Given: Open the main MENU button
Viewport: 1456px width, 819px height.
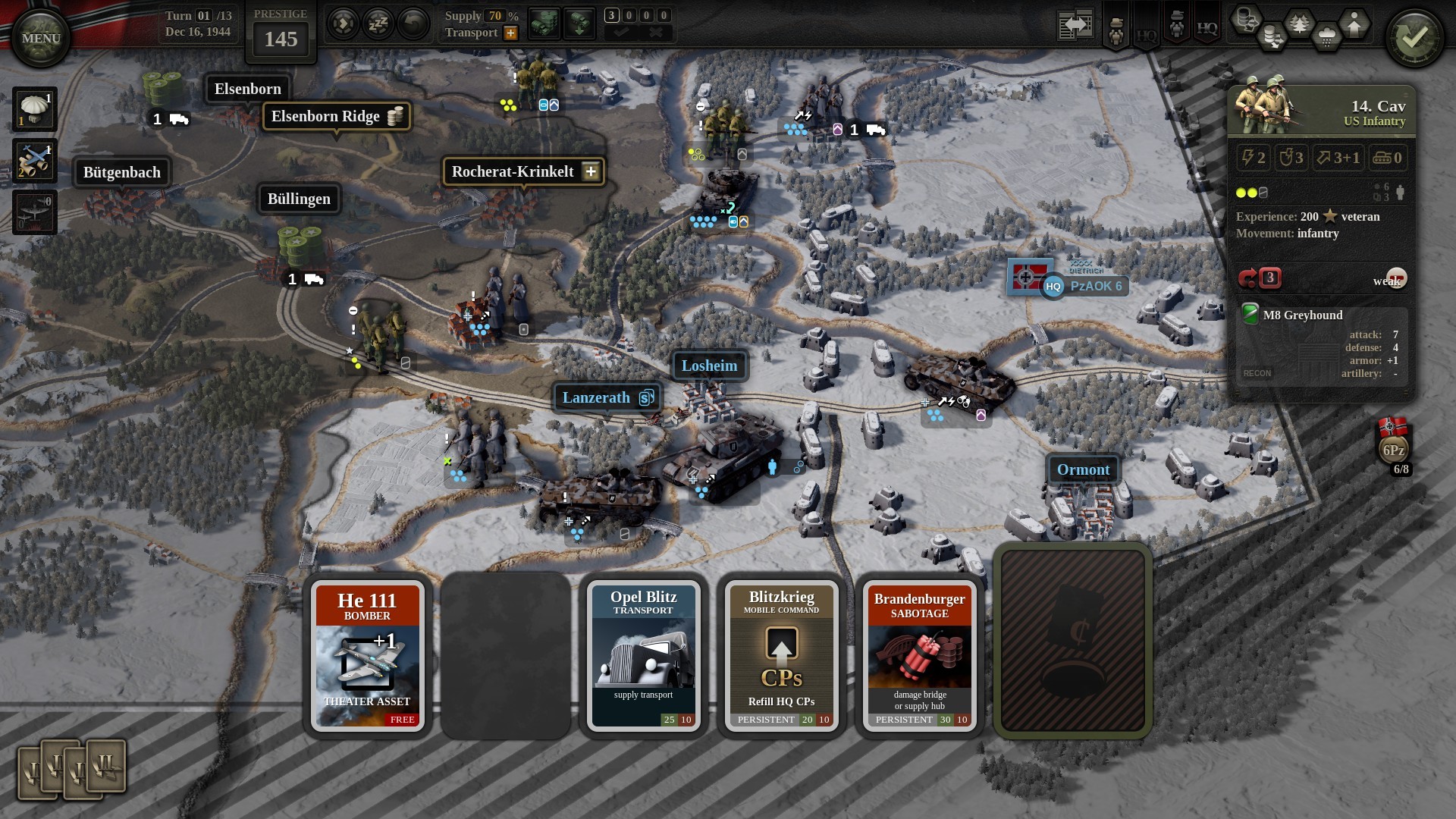Looking at the screenshot, I should (x=40, y=38).
